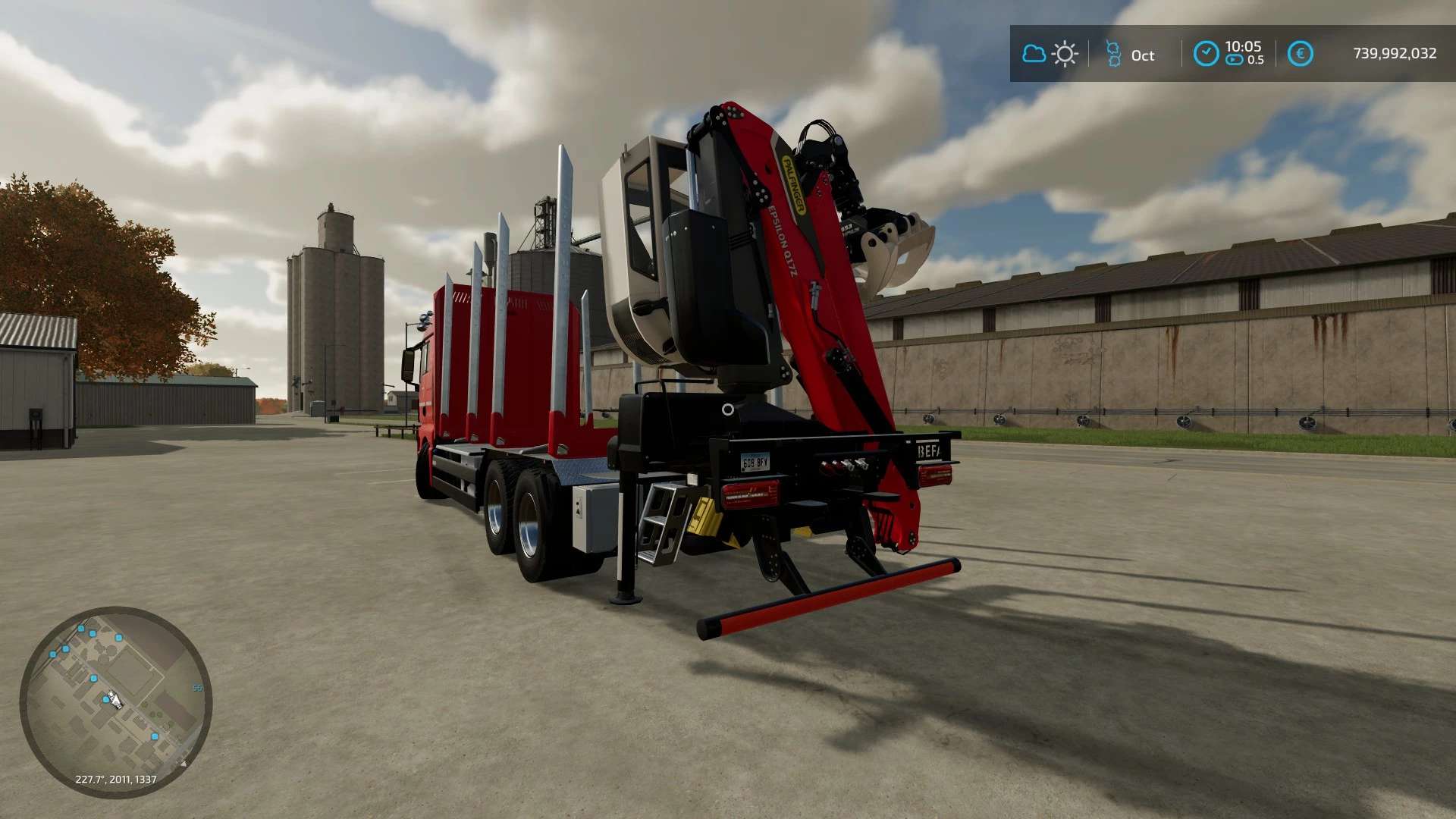
Task: Click the circular minimap
Action: 116,701
